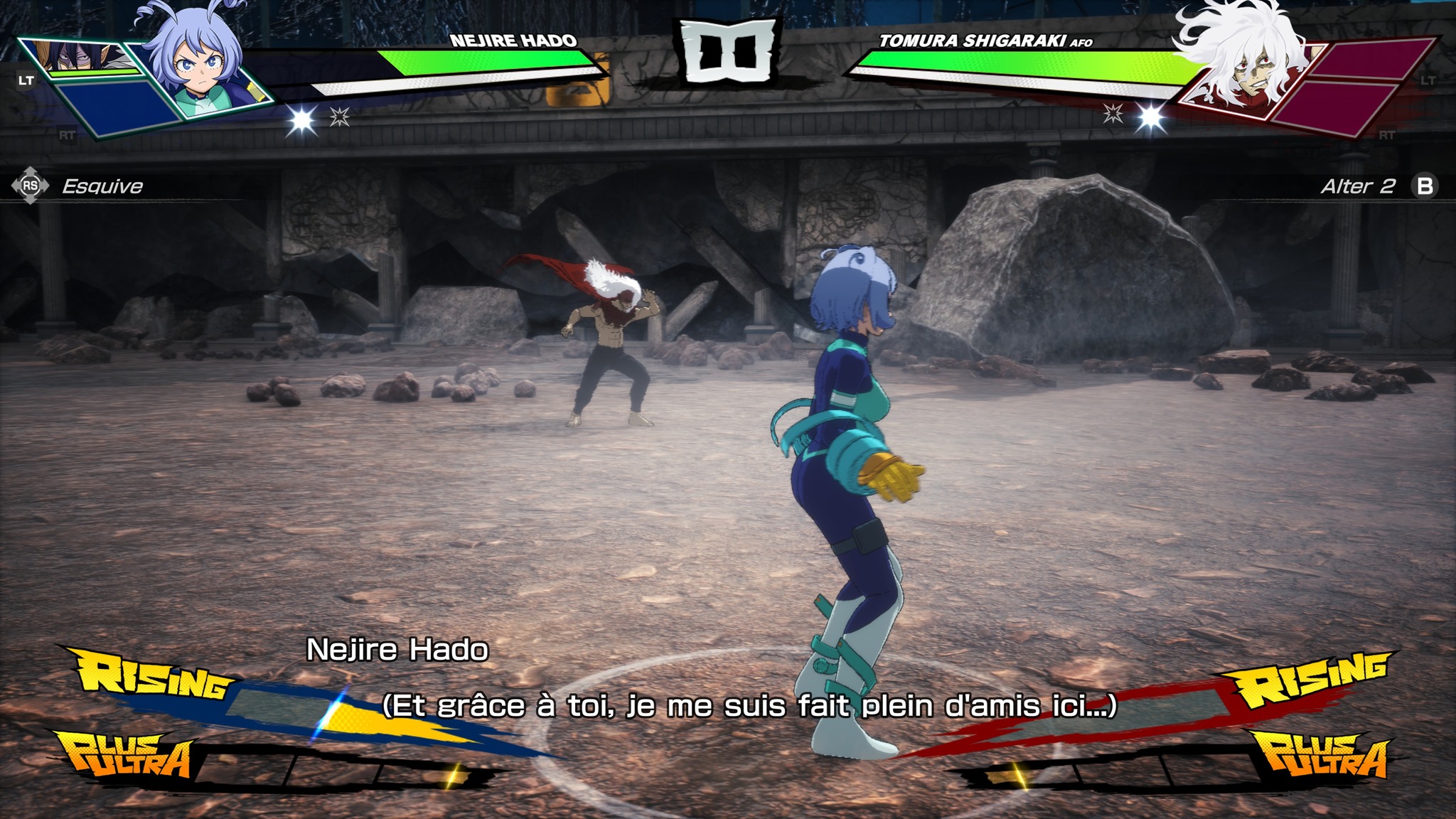Image resolution: width=1456 pixels, height=819 pixels.
Task: Activate the Alter 2 command label
Action: click(1357, 186)
